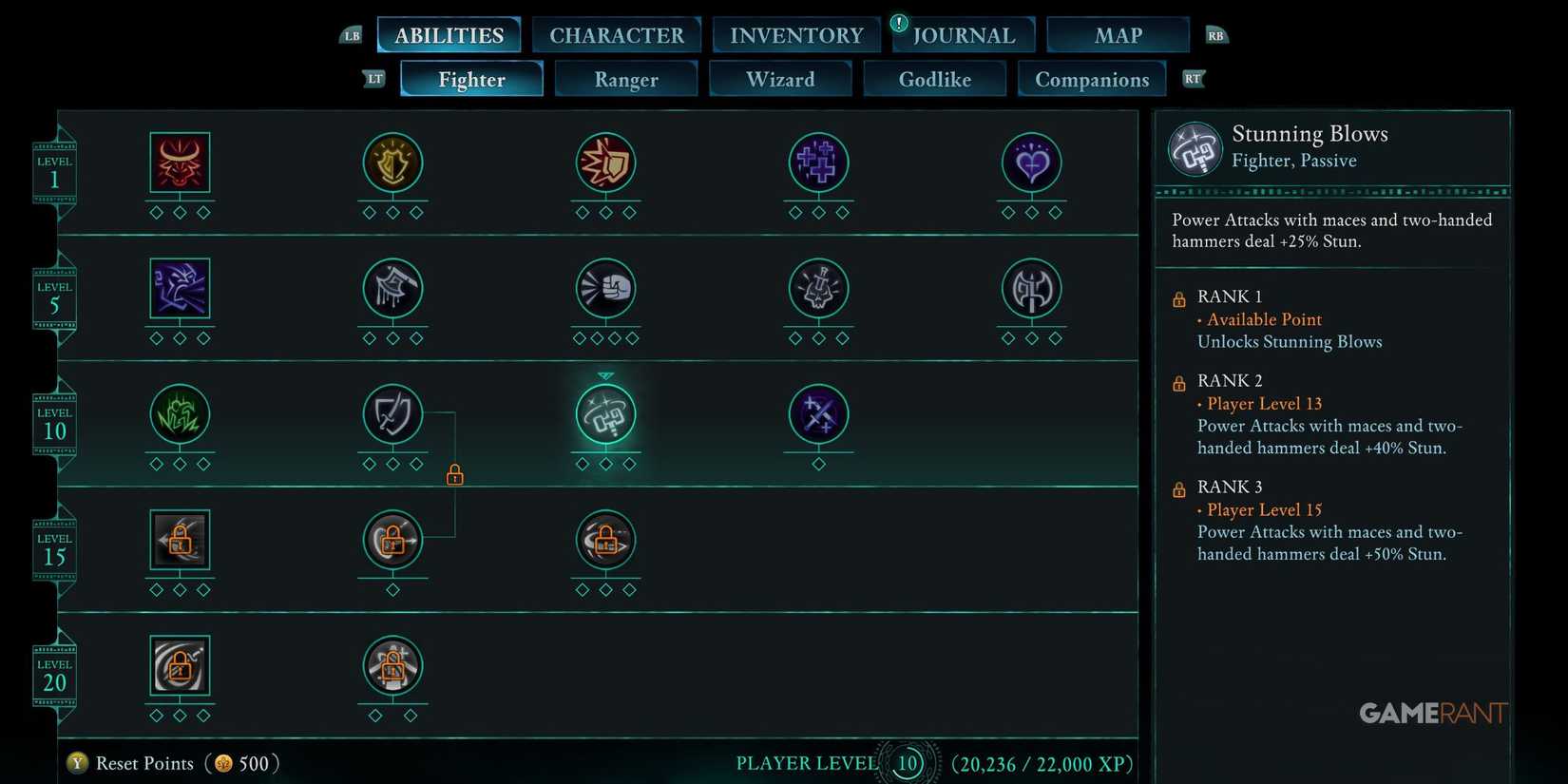Click the Player Level 10 circle indicator
Viewport: 1568px width, 784px height.
pos(907,763)
